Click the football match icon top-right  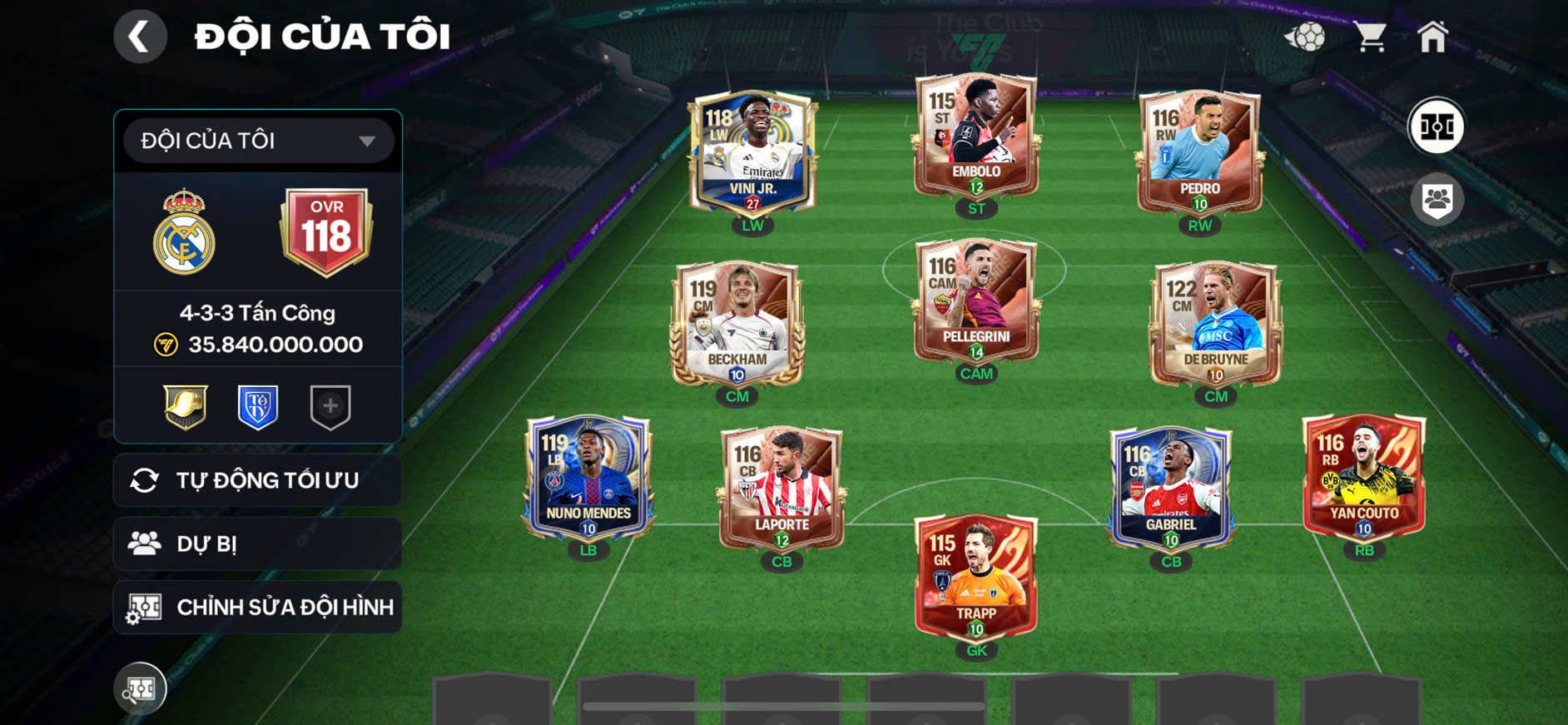pos(1306,35)
